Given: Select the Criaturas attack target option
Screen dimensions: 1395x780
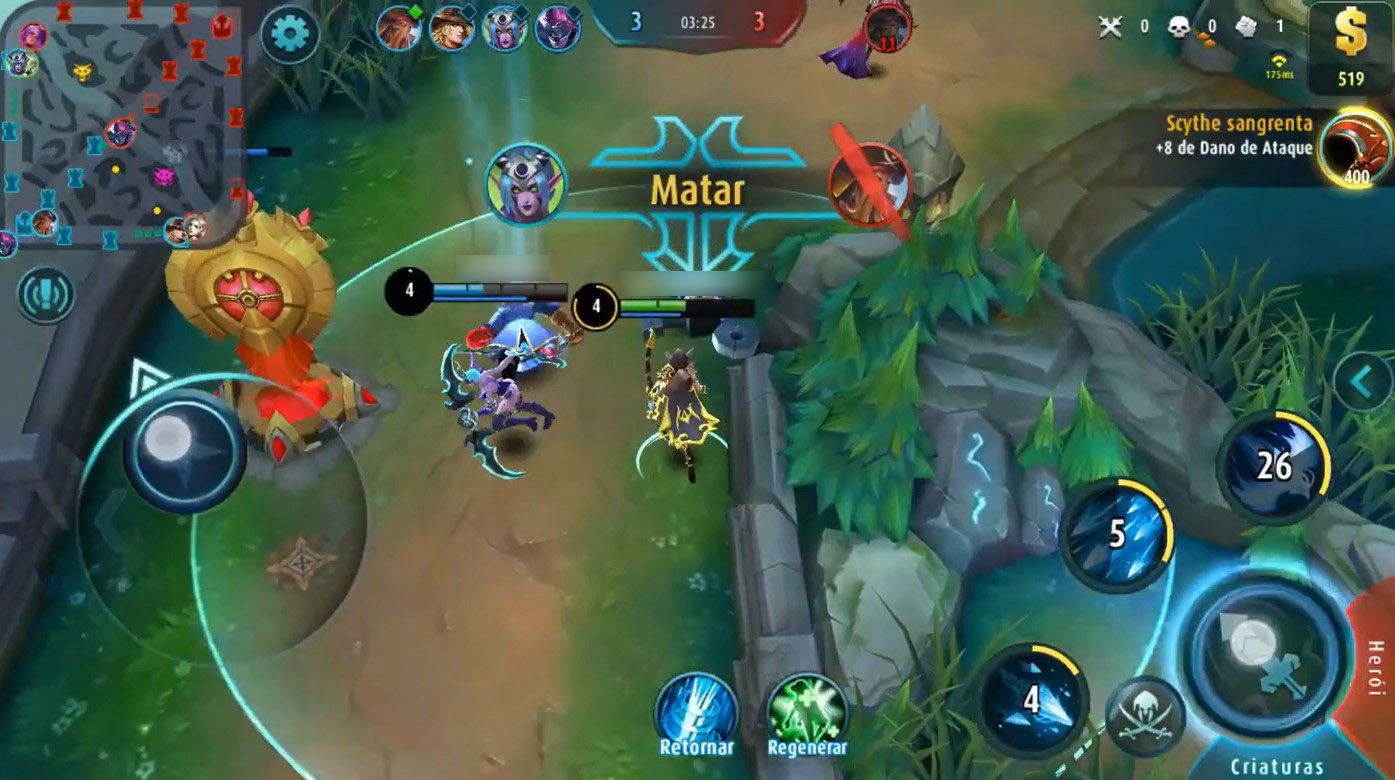Looking at the screenshot, I should (1276, 766).
